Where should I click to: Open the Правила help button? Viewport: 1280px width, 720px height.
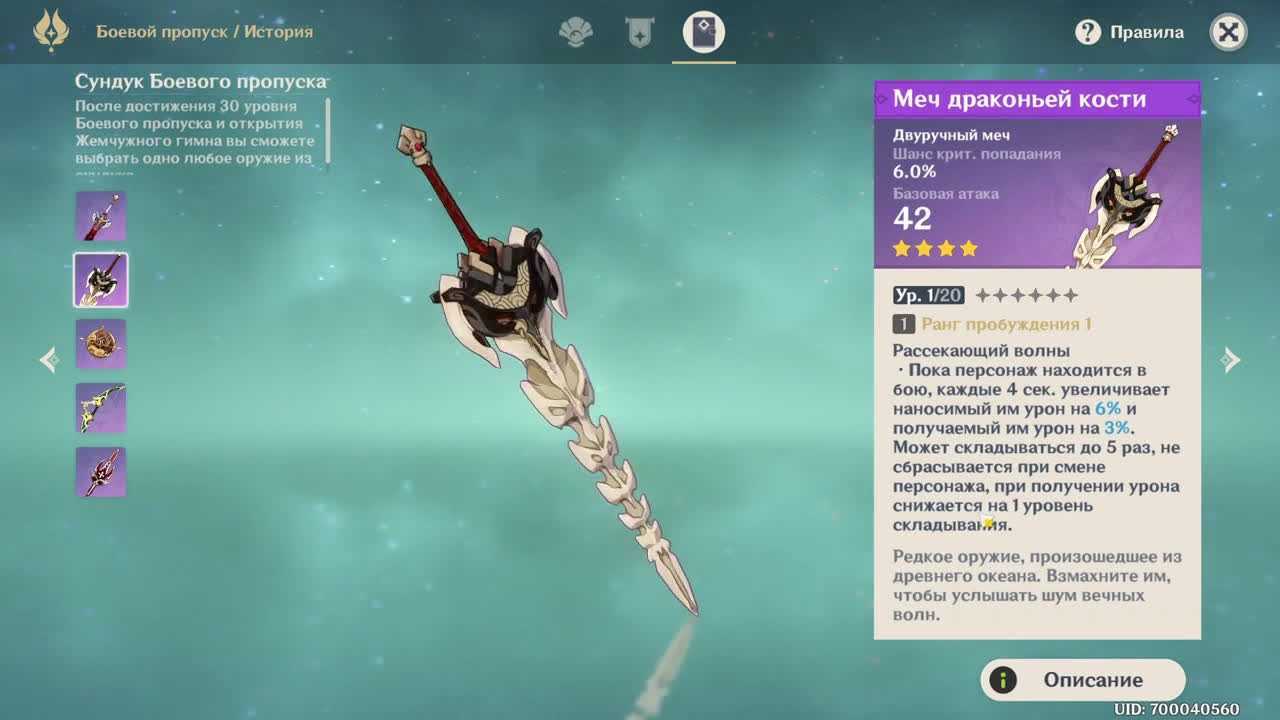1130,33
